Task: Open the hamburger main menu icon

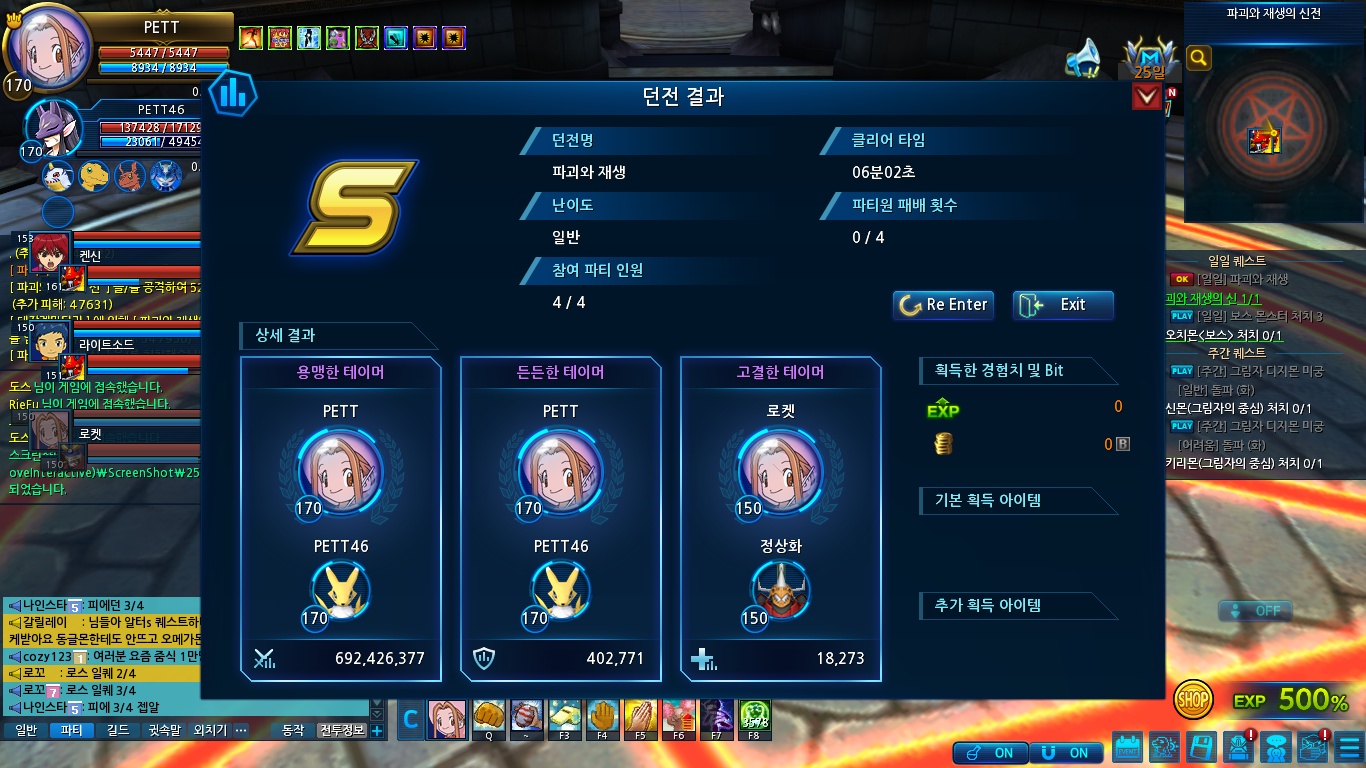Action: [1348, 748]
